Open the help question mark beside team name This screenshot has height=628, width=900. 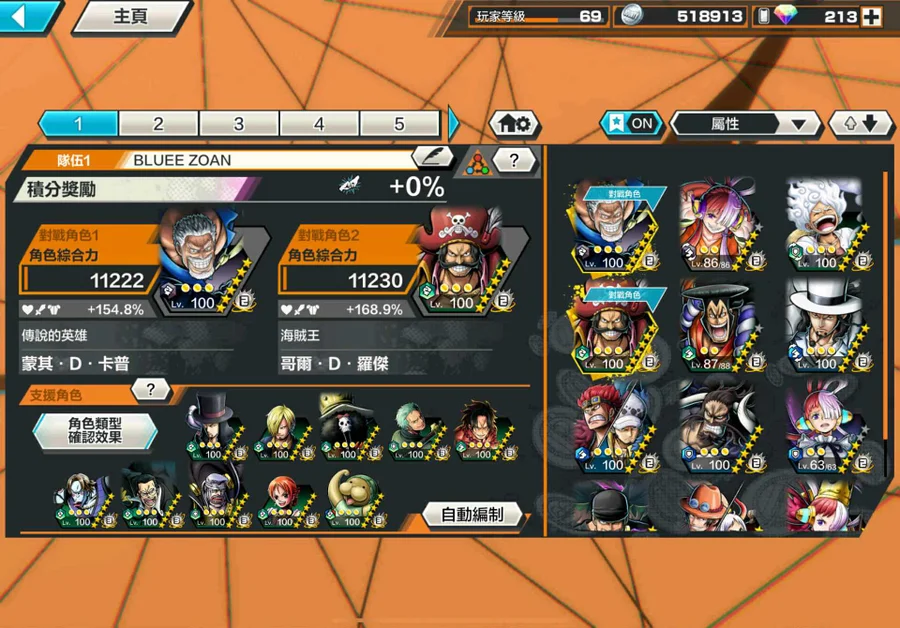point(514,159)
